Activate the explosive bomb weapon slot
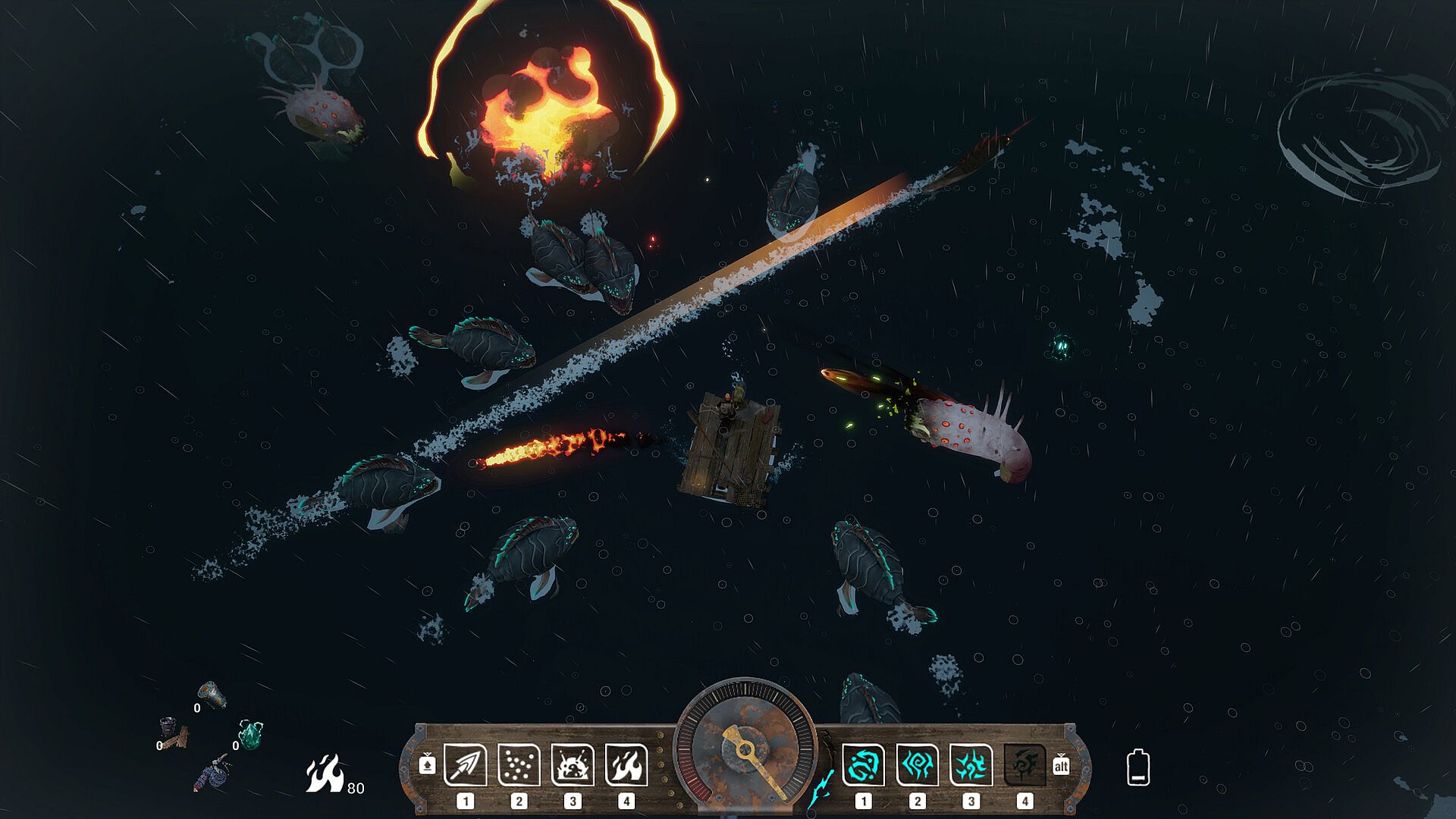 pos(573,764)
